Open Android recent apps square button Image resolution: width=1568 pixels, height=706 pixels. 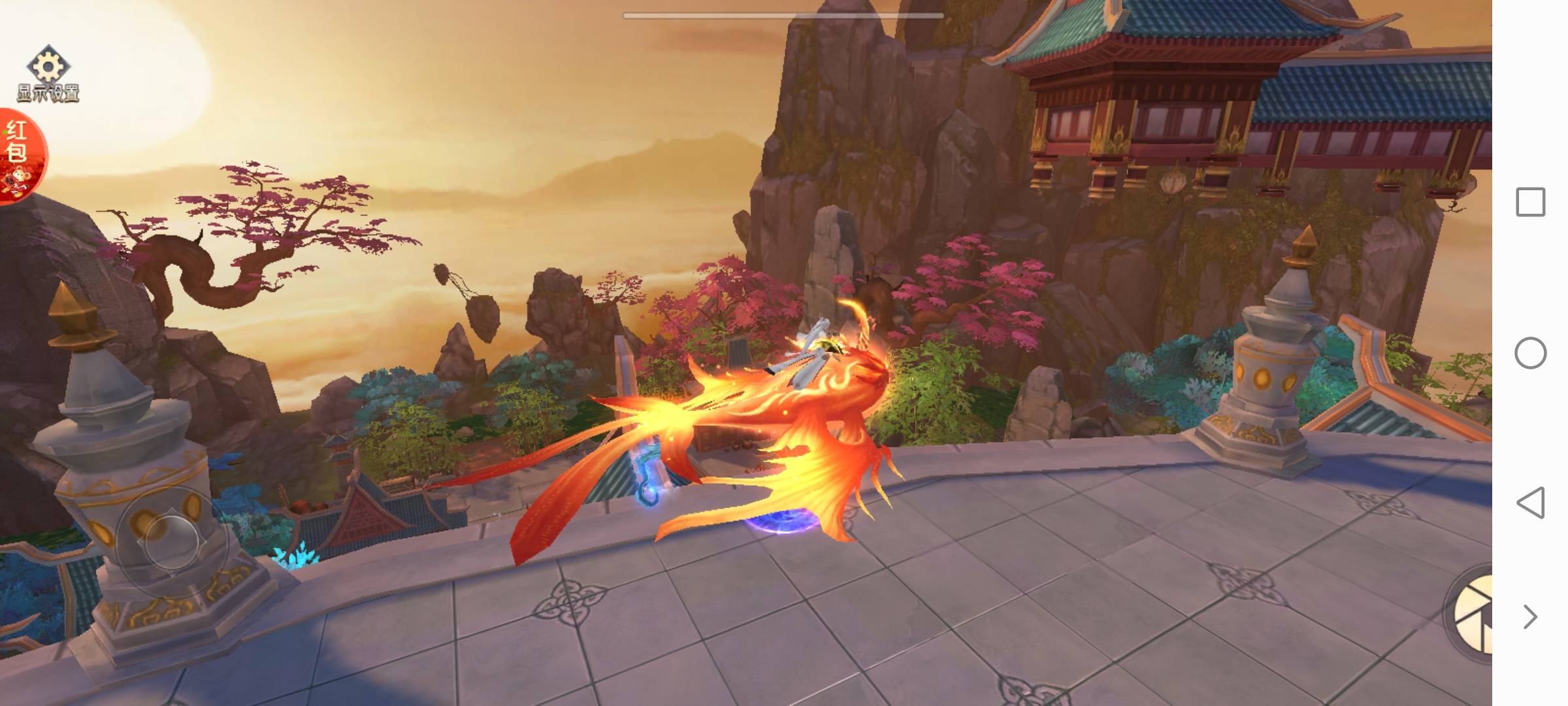[1530, 202]
